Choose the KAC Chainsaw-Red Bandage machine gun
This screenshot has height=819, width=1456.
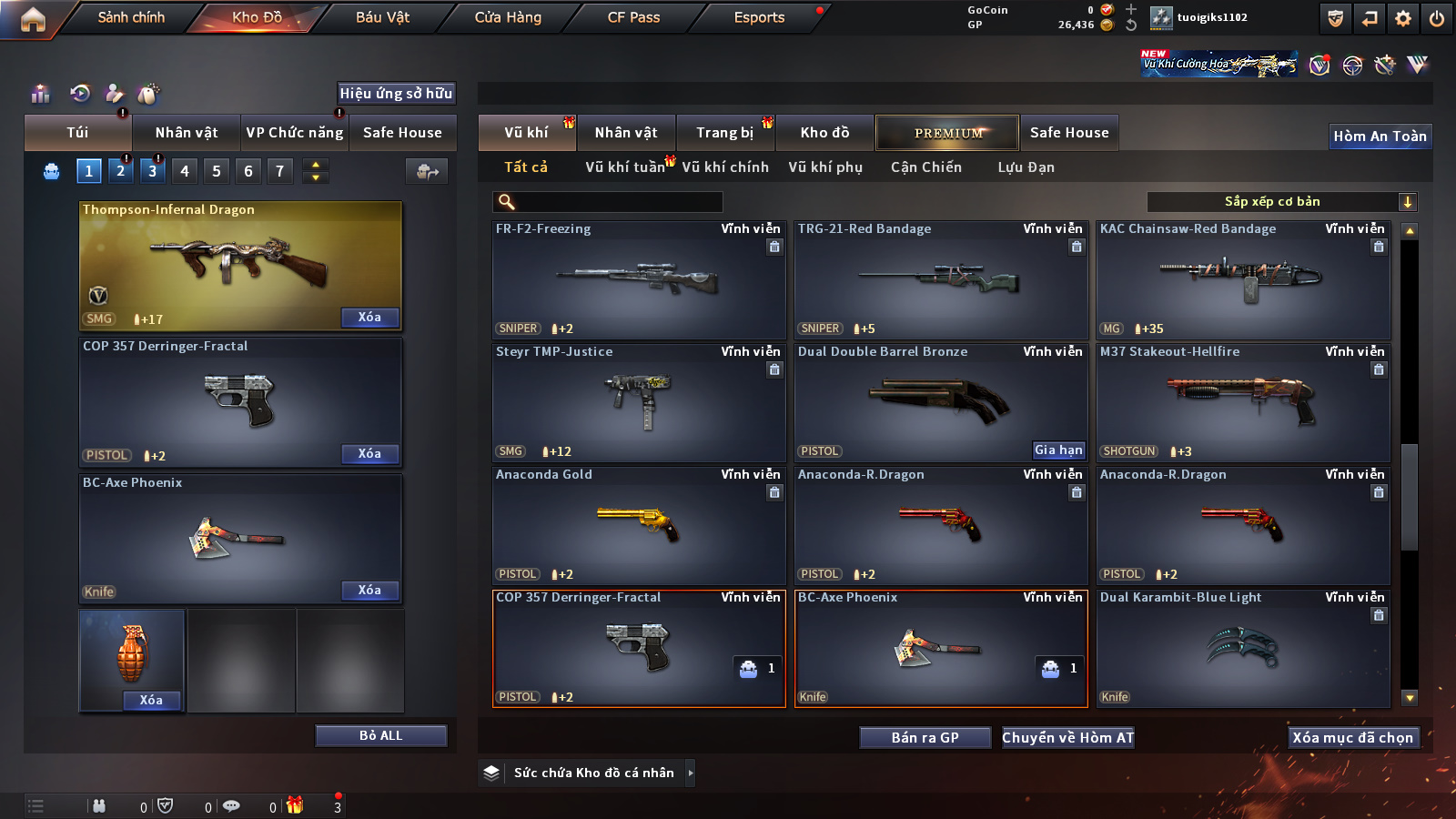pos(1242,279)
